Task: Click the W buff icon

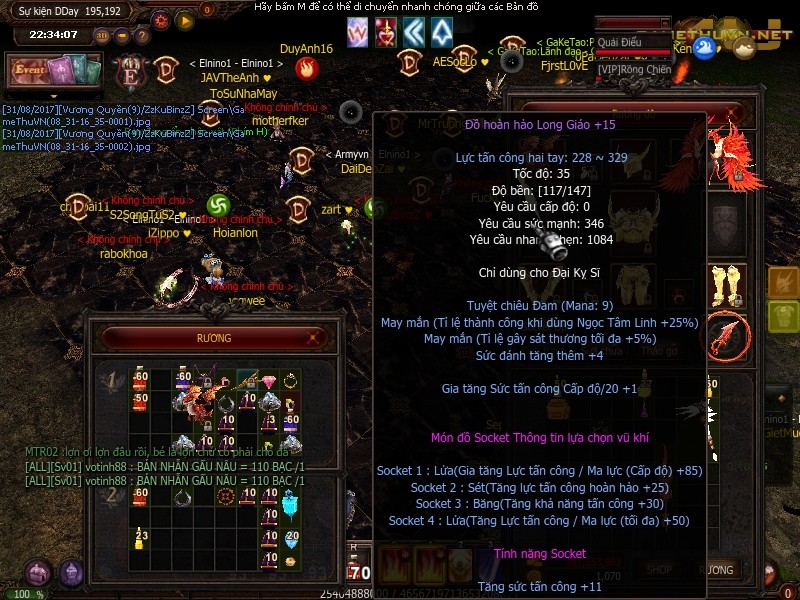Action: (x=357, y=32)
